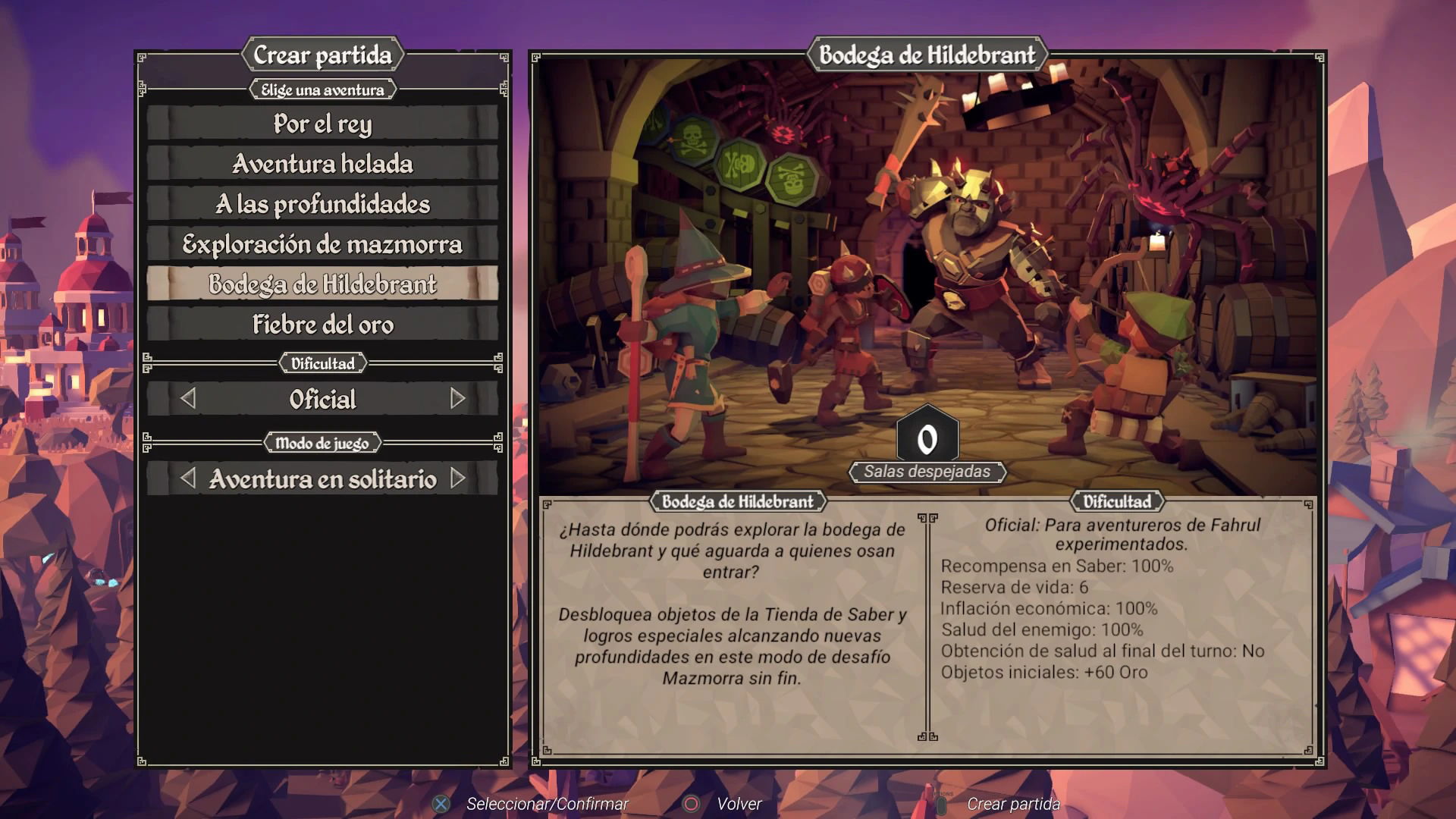This screenshot has width=1456, height=819.
Task: Click the 'Seleccionar/Confirmar' option
Action: click(547, 804)
